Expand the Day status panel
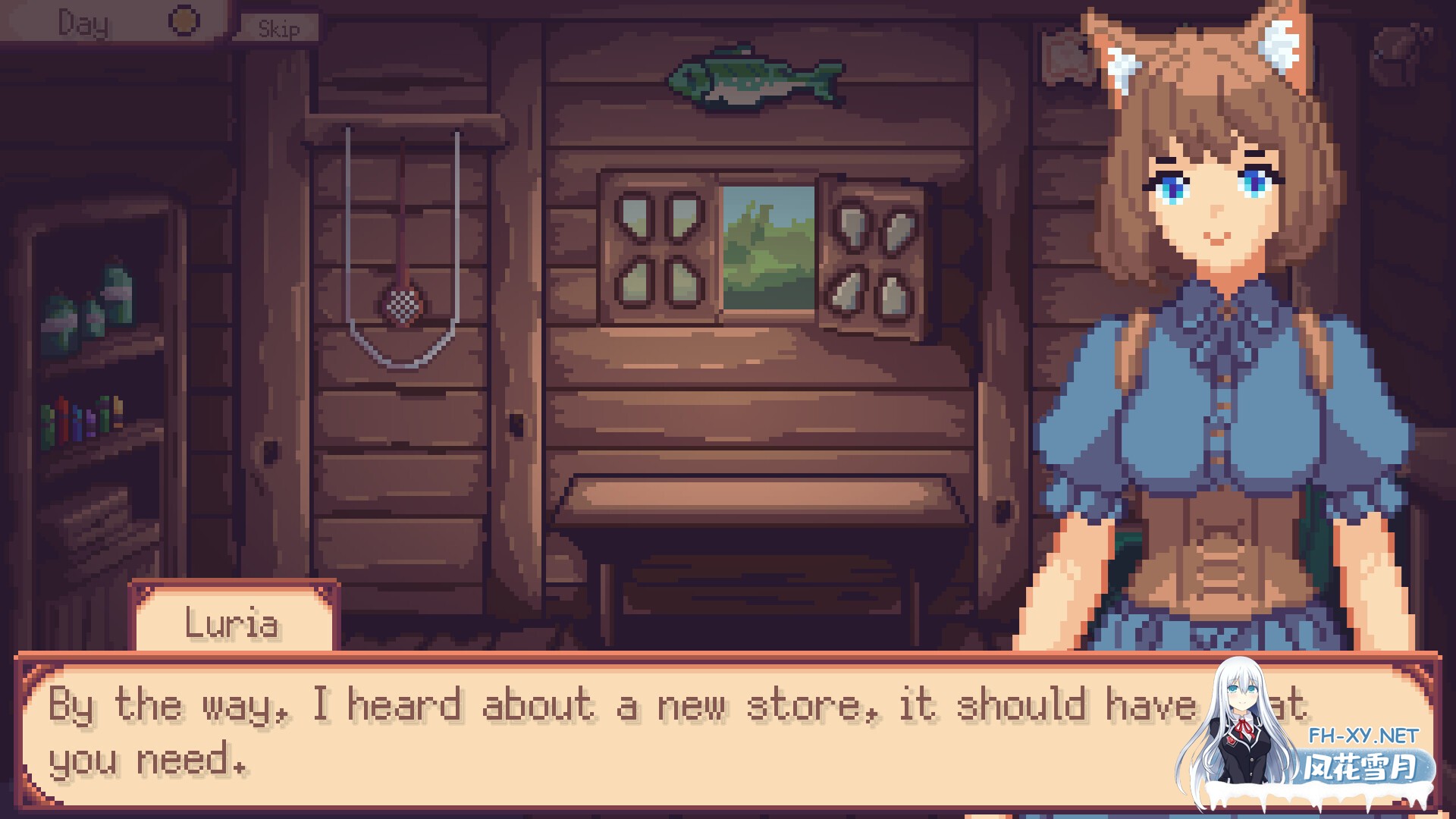The height and width of the screenshot is (819, 1456). [91, 23]
